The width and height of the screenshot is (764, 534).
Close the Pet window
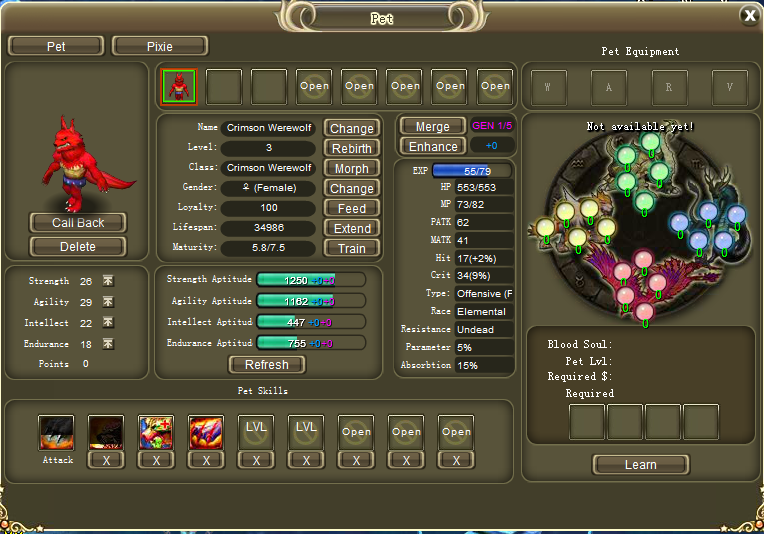pos(749,15)
